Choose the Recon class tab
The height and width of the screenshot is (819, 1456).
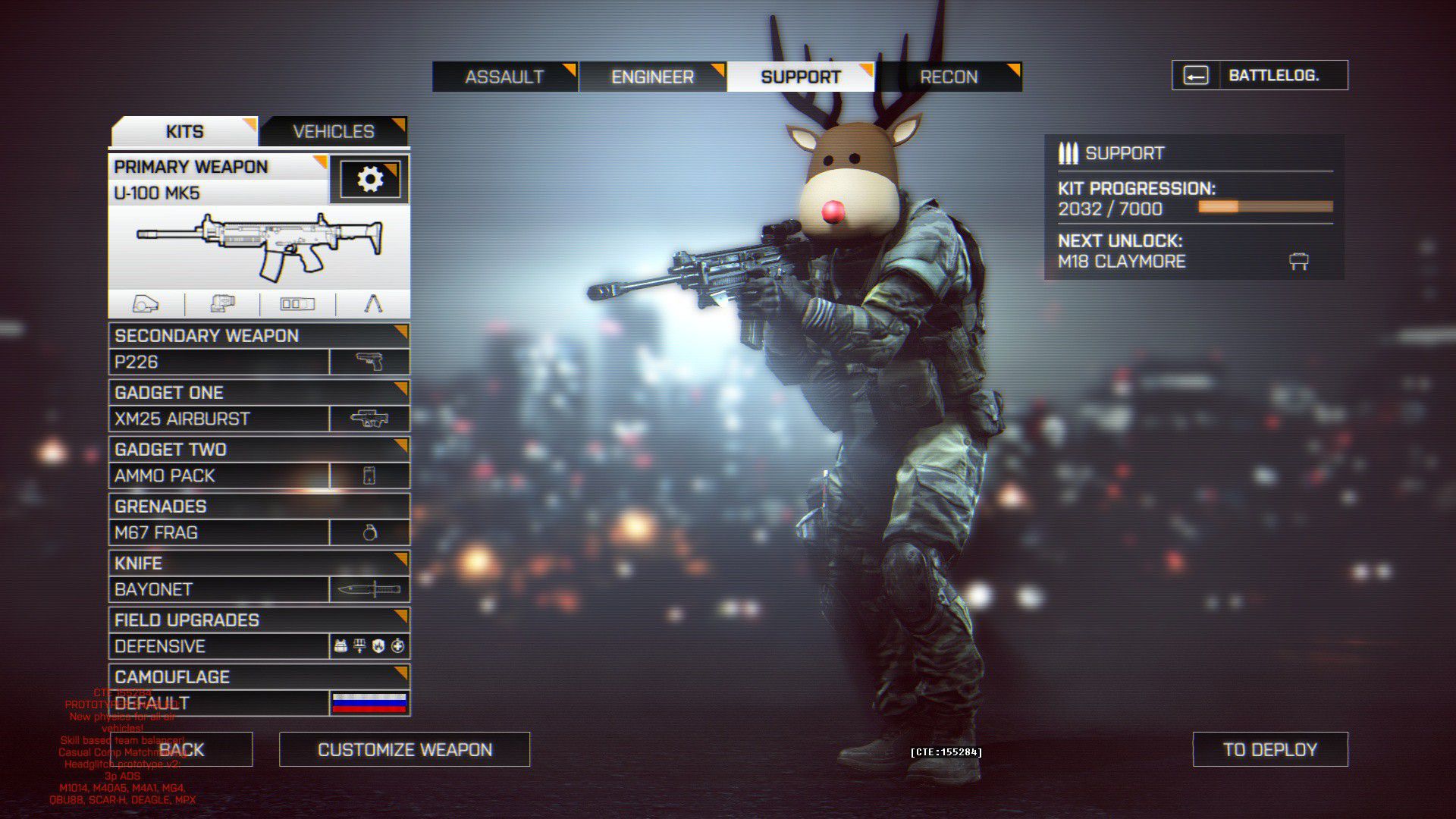point(949,77)
